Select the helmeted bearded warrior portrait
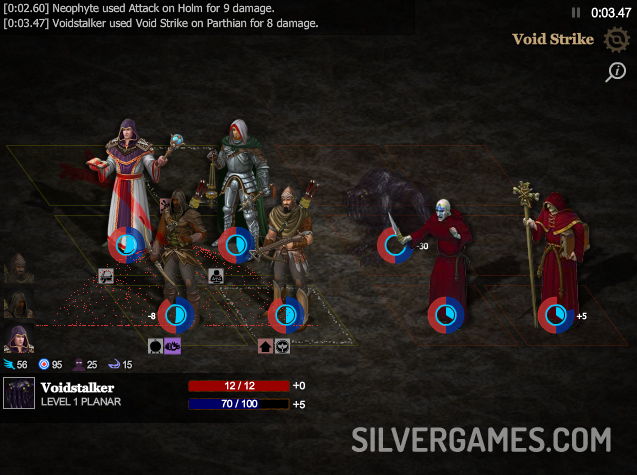 click(x=17, y=268)
